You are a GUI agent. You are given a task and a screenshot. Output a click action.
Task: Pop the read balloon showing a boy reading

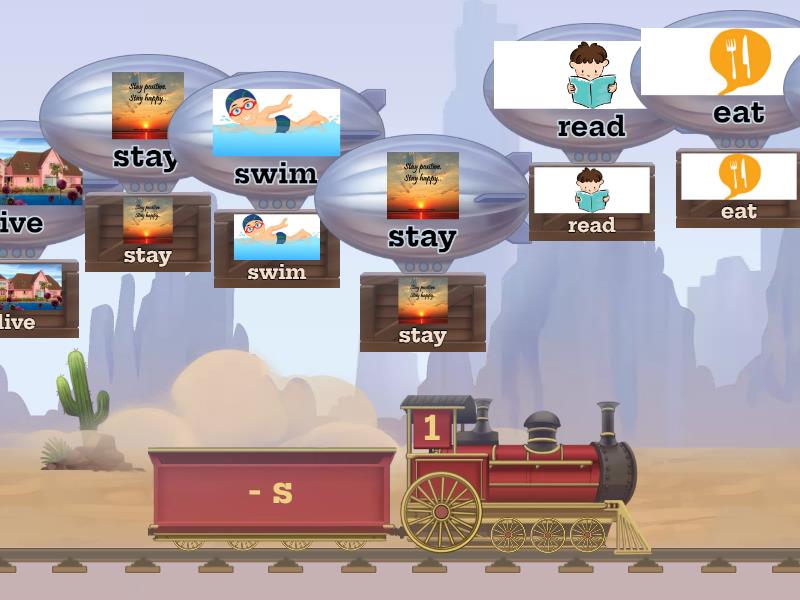coord(590,90)
